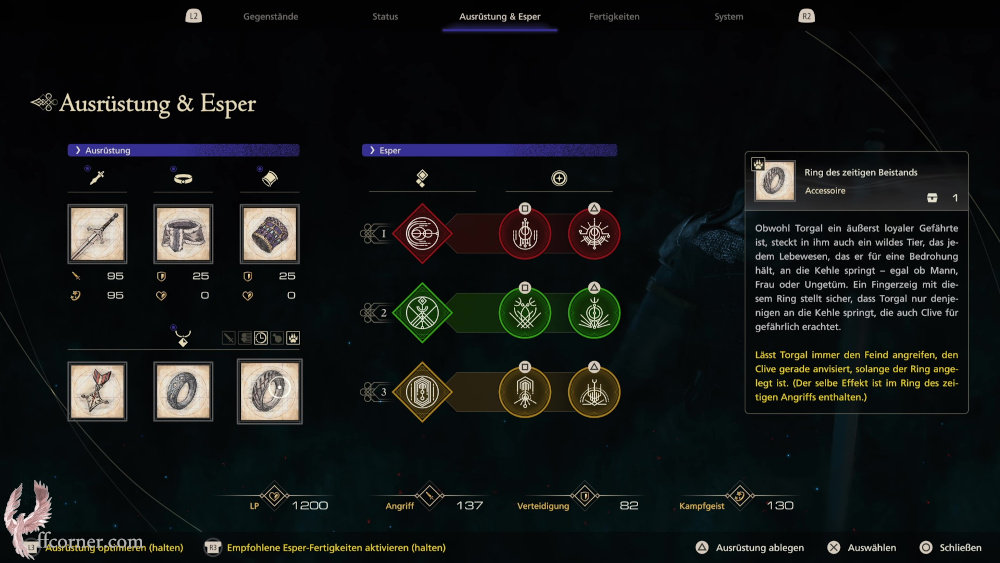Choose the belt armor slot

coord(183,235)
